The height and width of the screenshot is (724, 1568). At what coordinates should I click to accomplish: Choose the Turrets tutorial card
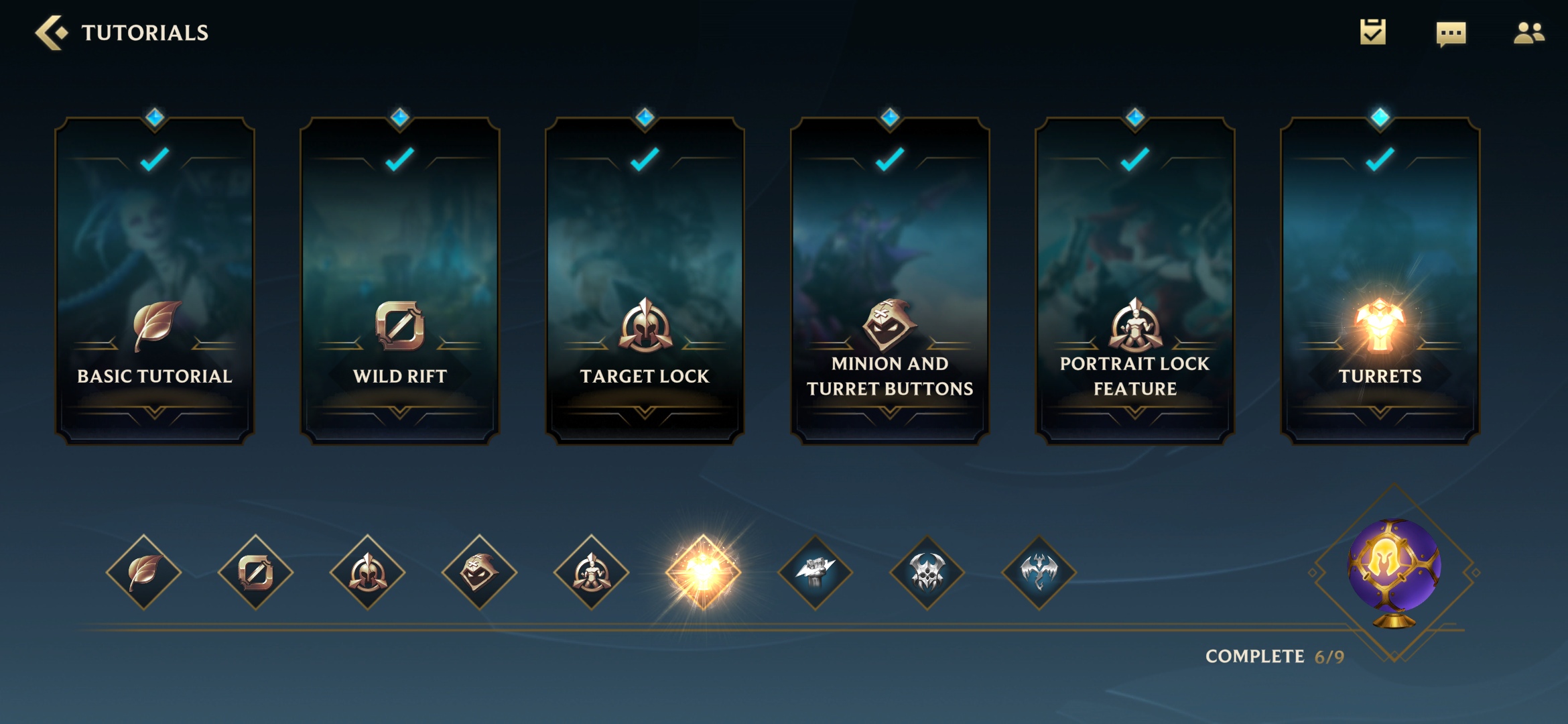[x=1380, y=282]
